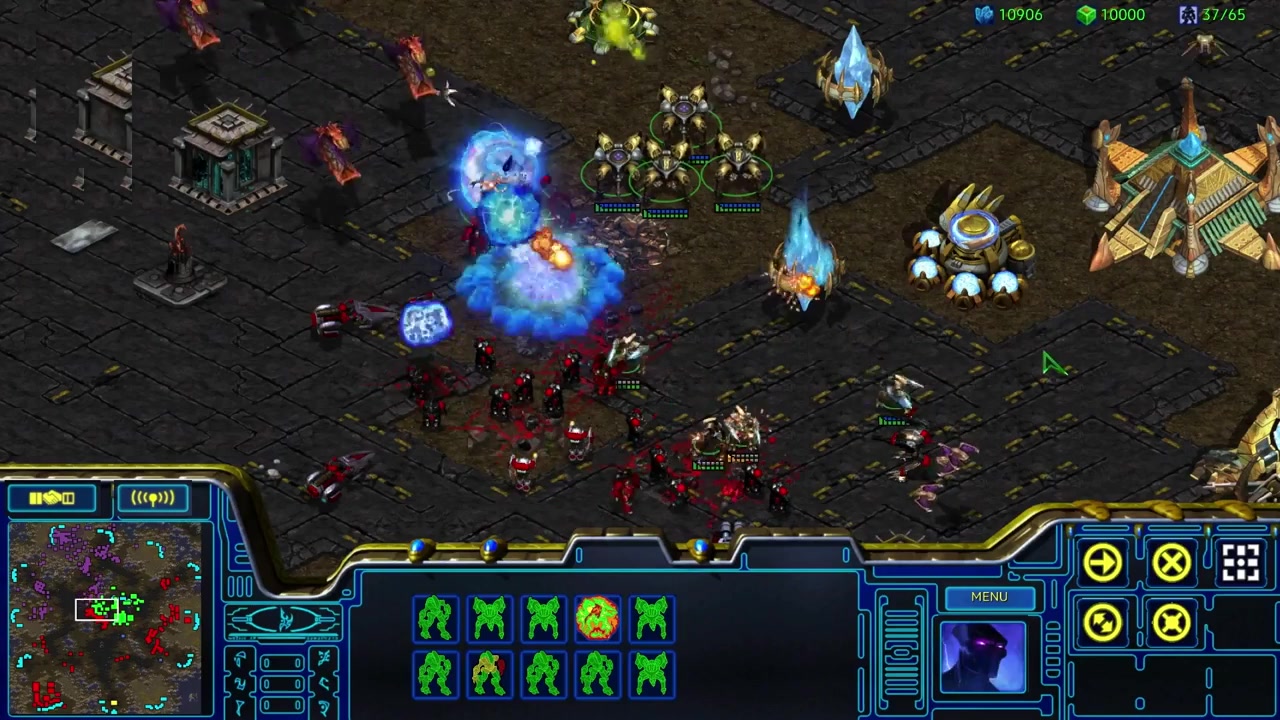Click the Protoss unit portrait
The height and width of the screenshot is (720, 1280).
pyautogui.click(x=982, y=657)
